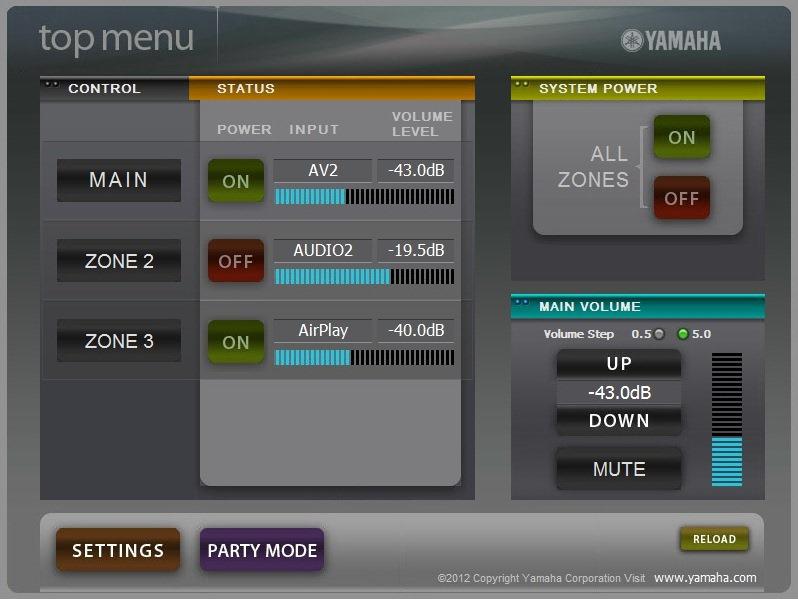The width and height of the screenshot is (798, 600).
Task: Select the AirPlay input for Zone 3
Action: pos(323,330)
